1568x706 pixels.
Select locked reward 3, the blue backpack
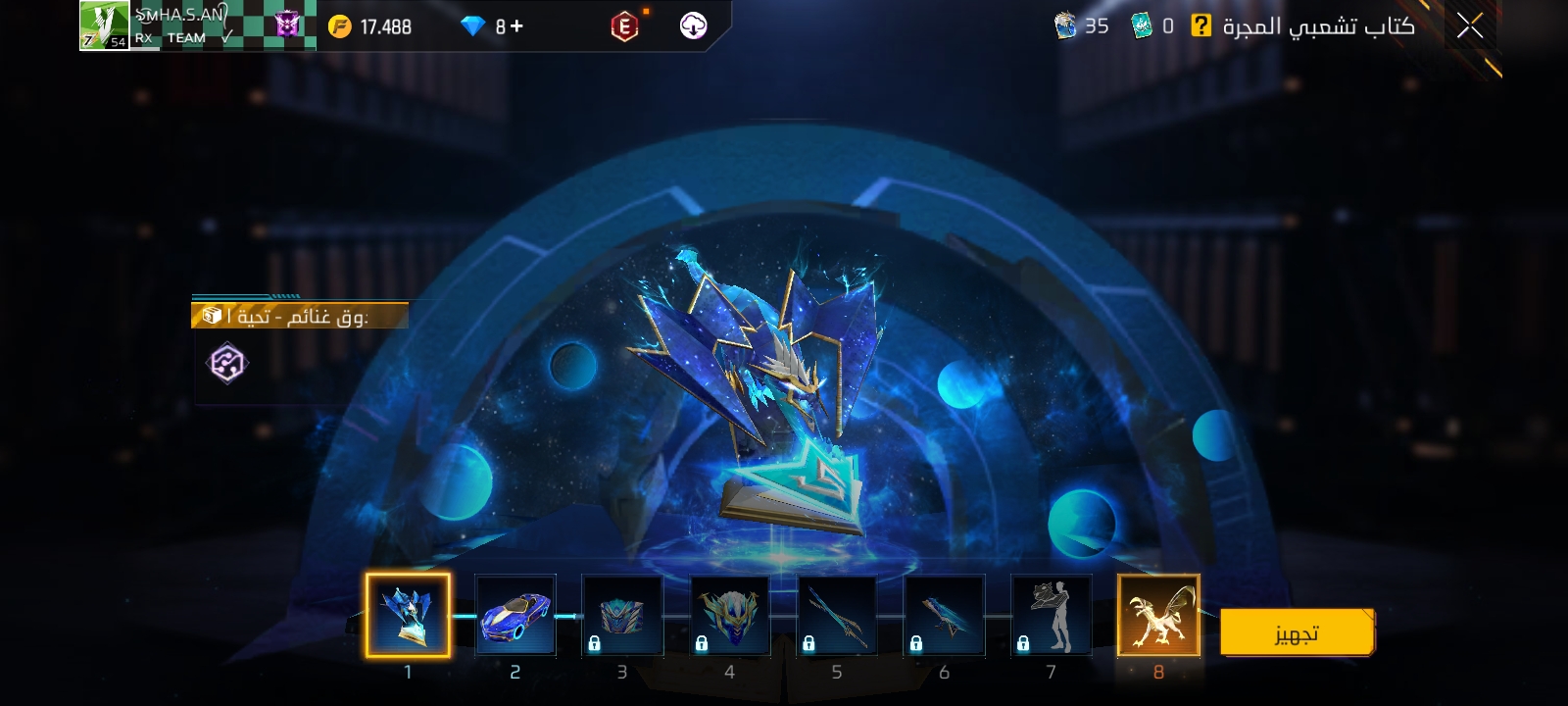tap(622, 615)
